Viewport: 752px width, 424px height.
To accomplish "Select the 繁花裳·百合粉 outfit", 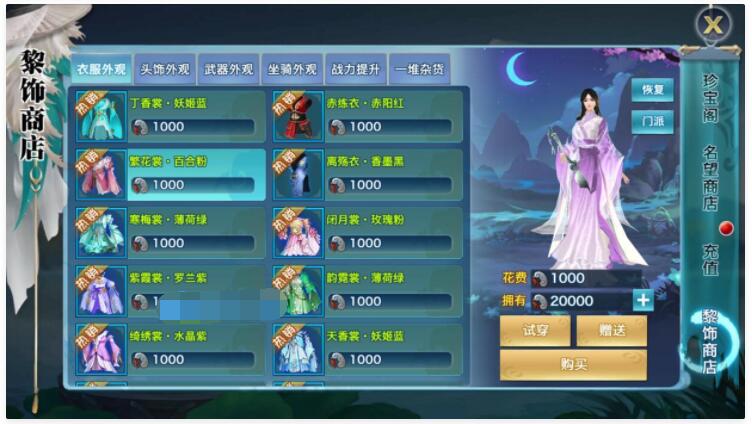I will click(x=170, y=175).
